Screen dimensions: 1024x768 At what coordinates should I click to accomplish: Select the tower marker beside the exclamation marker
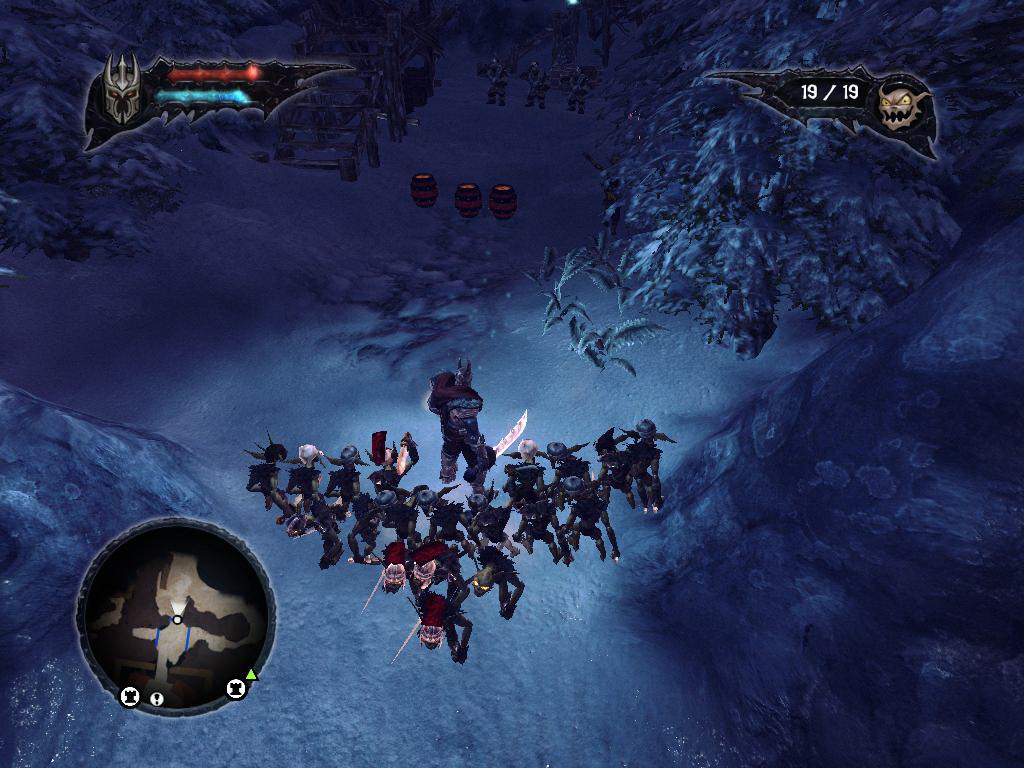coord(130,696)
